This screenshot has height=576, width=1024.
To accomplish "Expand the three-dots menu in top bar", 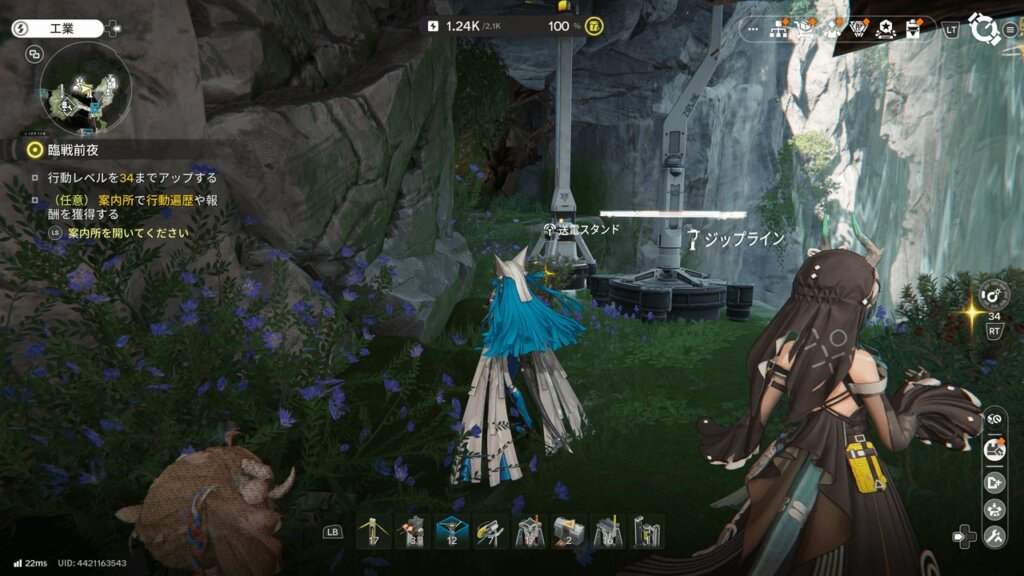I will (754, 29).
